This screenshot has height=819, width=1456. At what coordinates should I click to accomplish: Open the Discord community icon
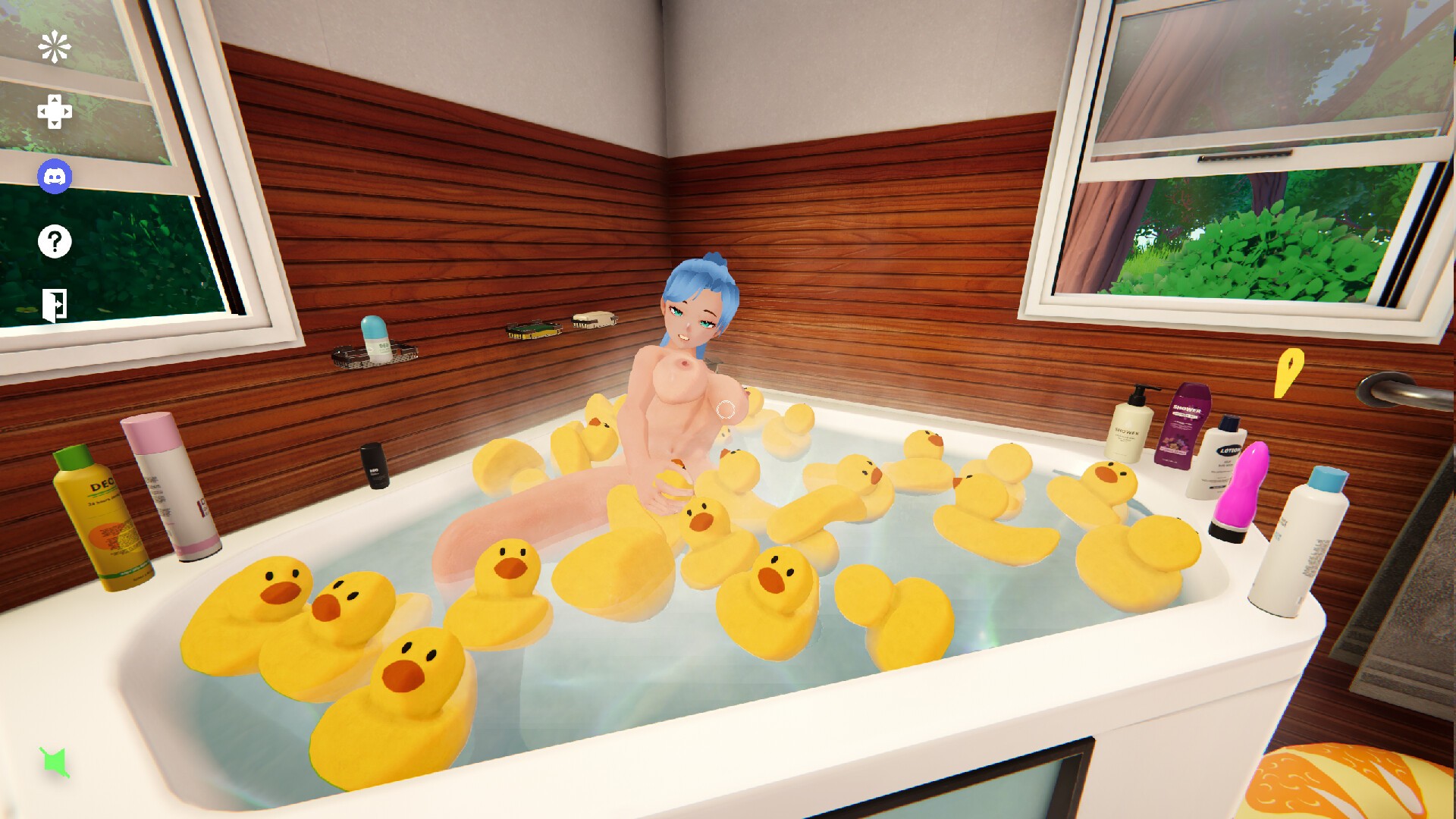tap(53, 177)
